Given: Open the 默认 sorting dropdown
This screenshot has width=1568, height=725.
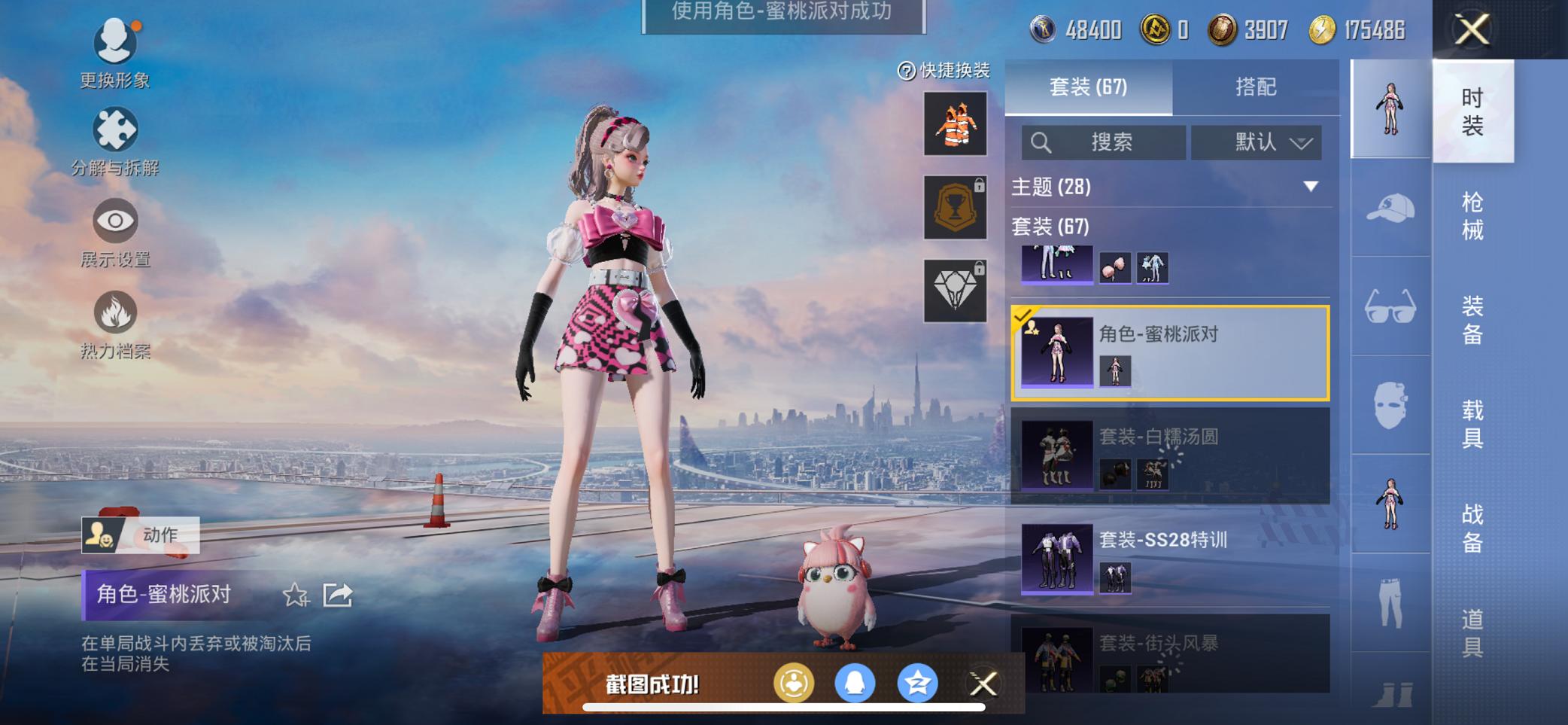Looking at the screenshot, I should (1255, 142).
